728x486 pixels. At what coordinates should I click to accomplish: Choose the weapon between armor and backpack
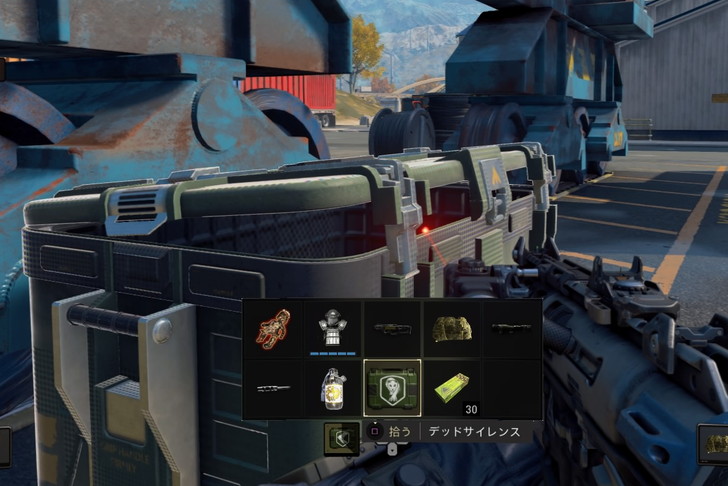392,329
